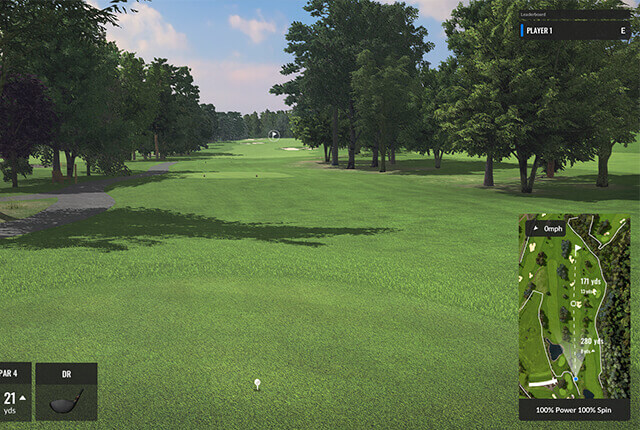Viewport: 640px width, 430px height.
Task: Click the 0mph wind indicator
Action: (x=546, y=228)
